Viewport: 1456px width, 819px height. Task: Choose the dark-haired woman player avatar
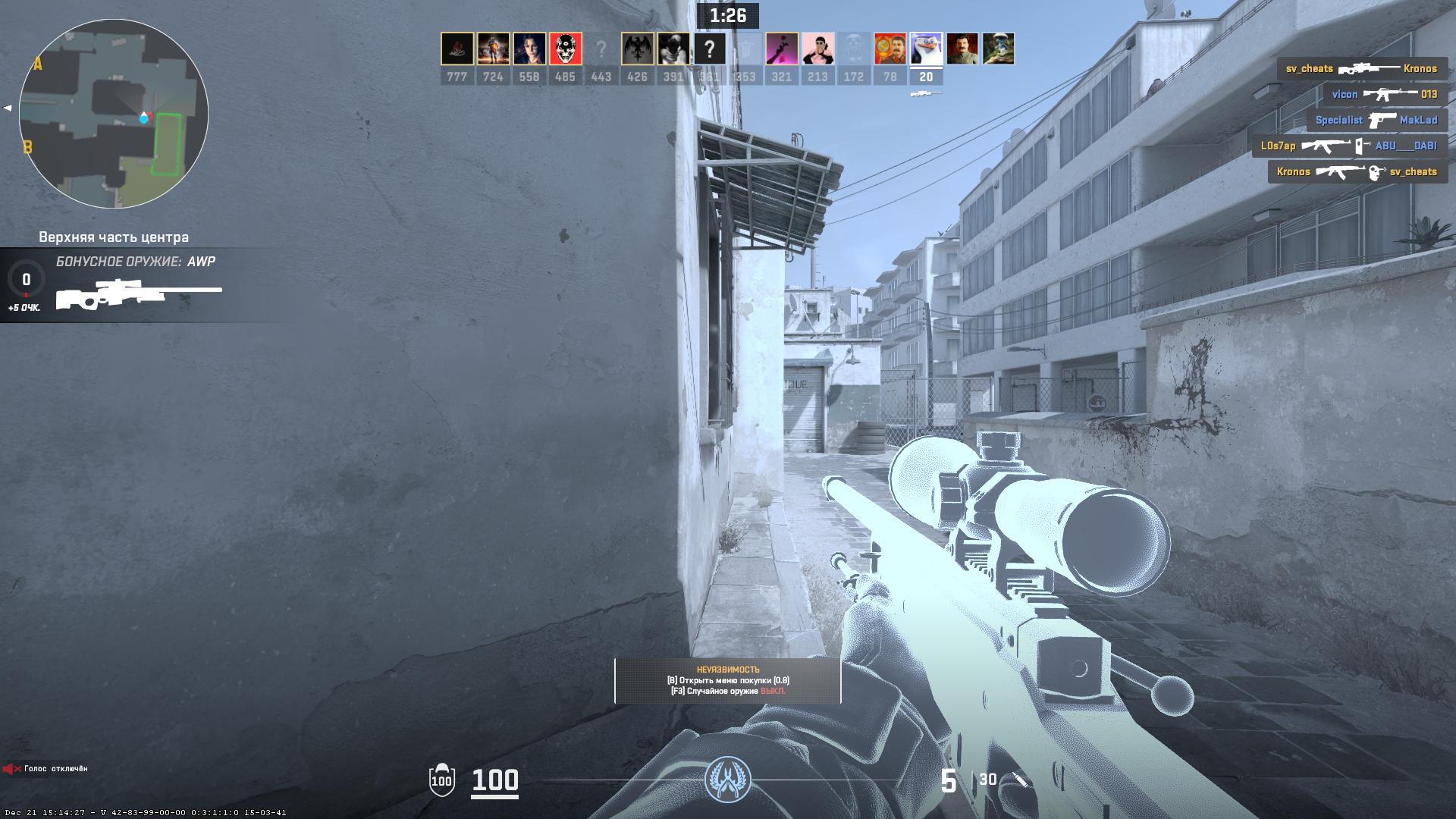pos(529,49)
